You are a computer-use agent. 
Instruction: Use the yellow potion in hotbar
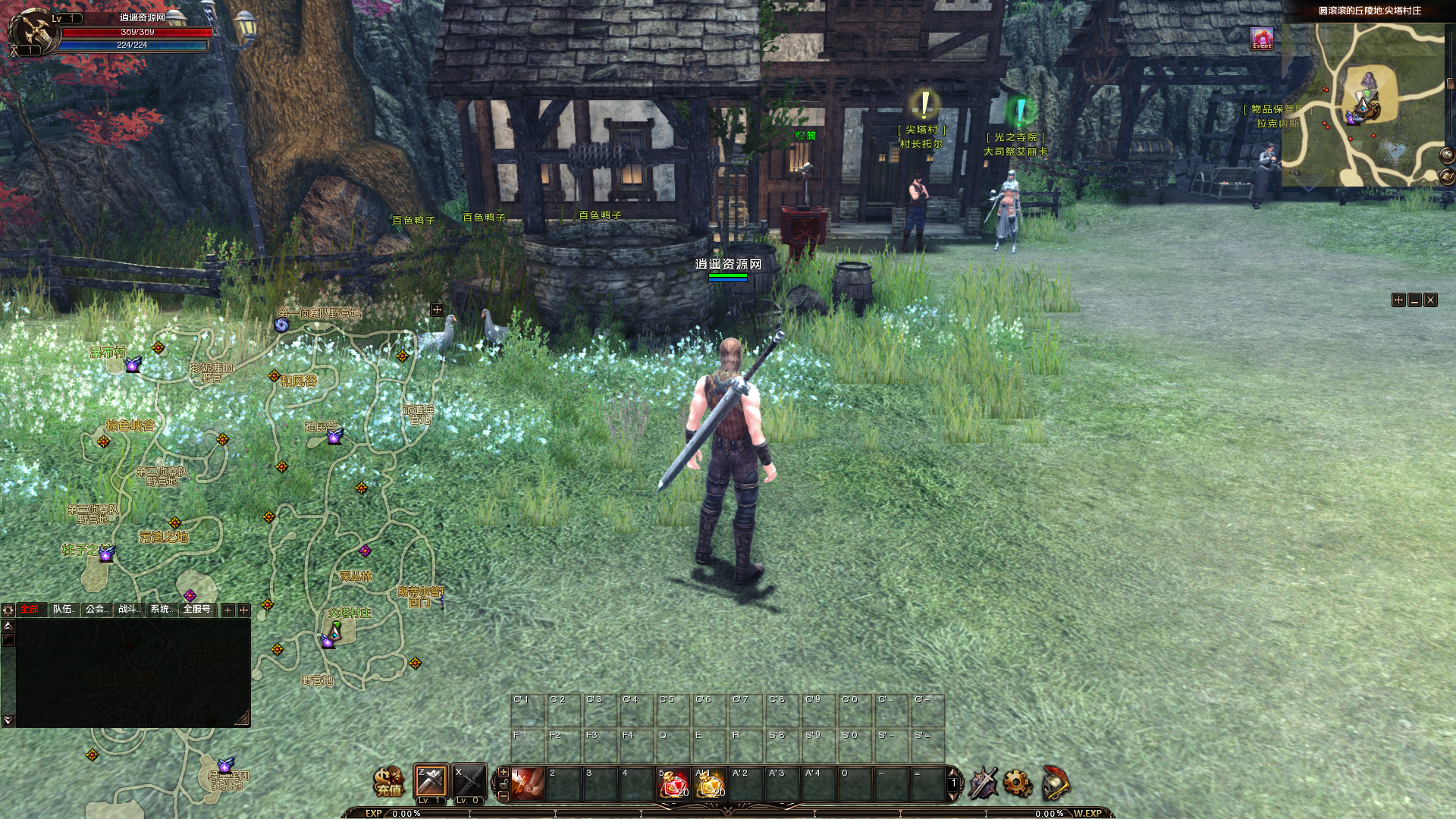pos(710,784)
